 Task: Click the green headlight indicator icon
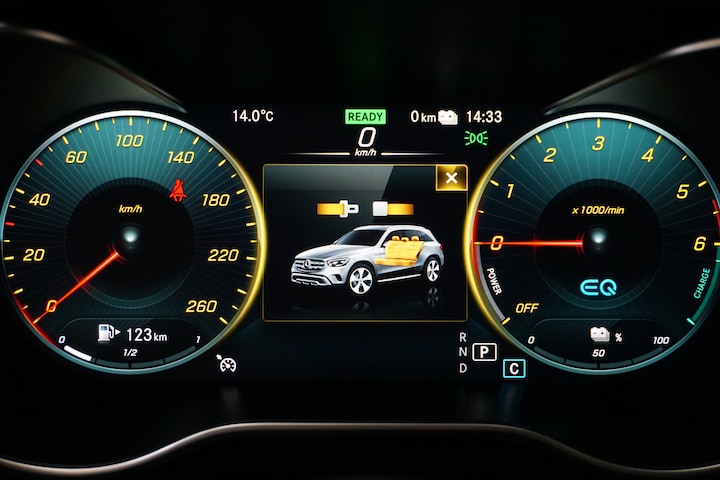point(476,138)
